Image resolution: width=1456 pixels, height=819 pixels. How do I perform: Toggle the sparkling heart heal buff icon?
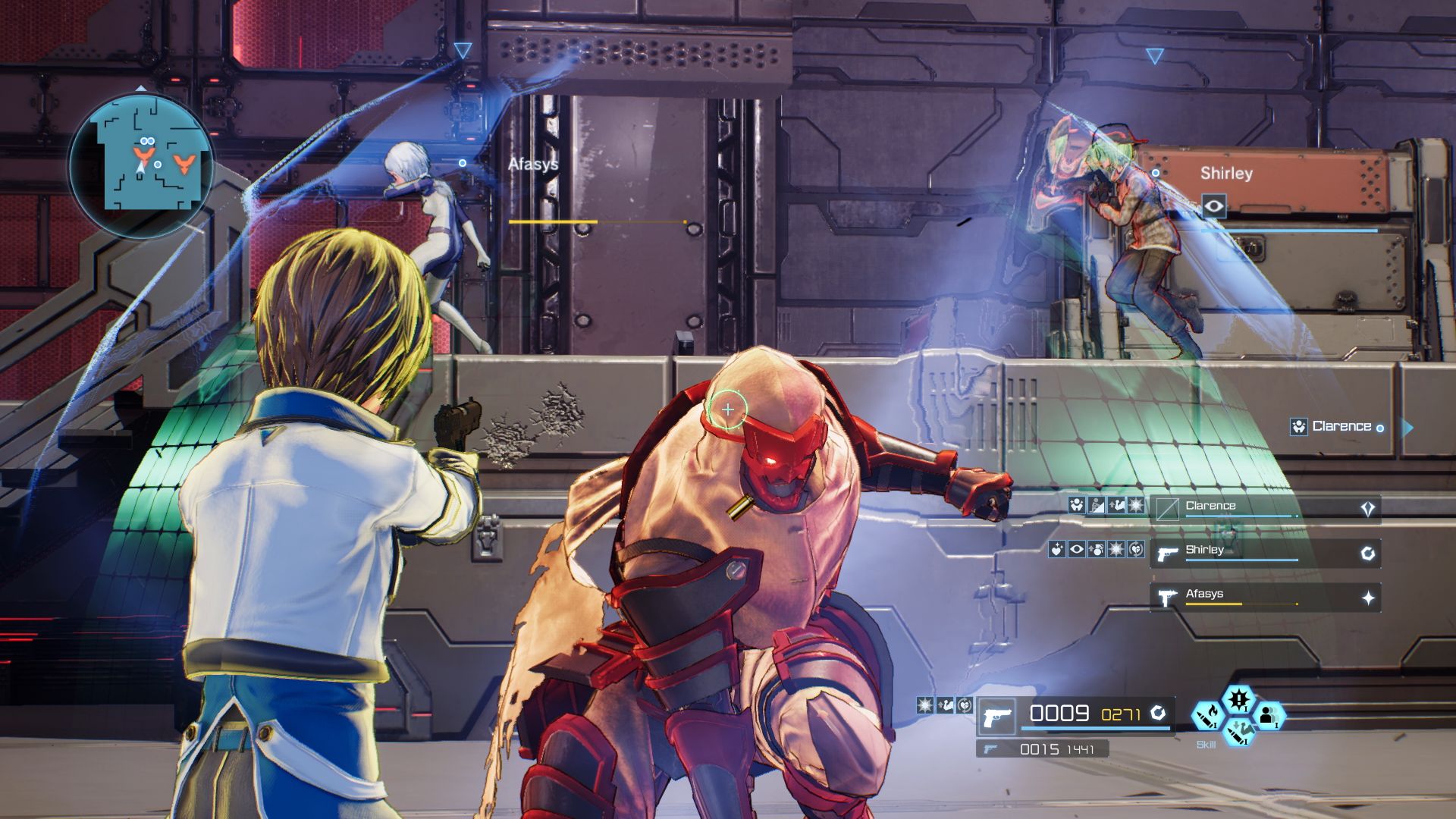(1056, 550)
